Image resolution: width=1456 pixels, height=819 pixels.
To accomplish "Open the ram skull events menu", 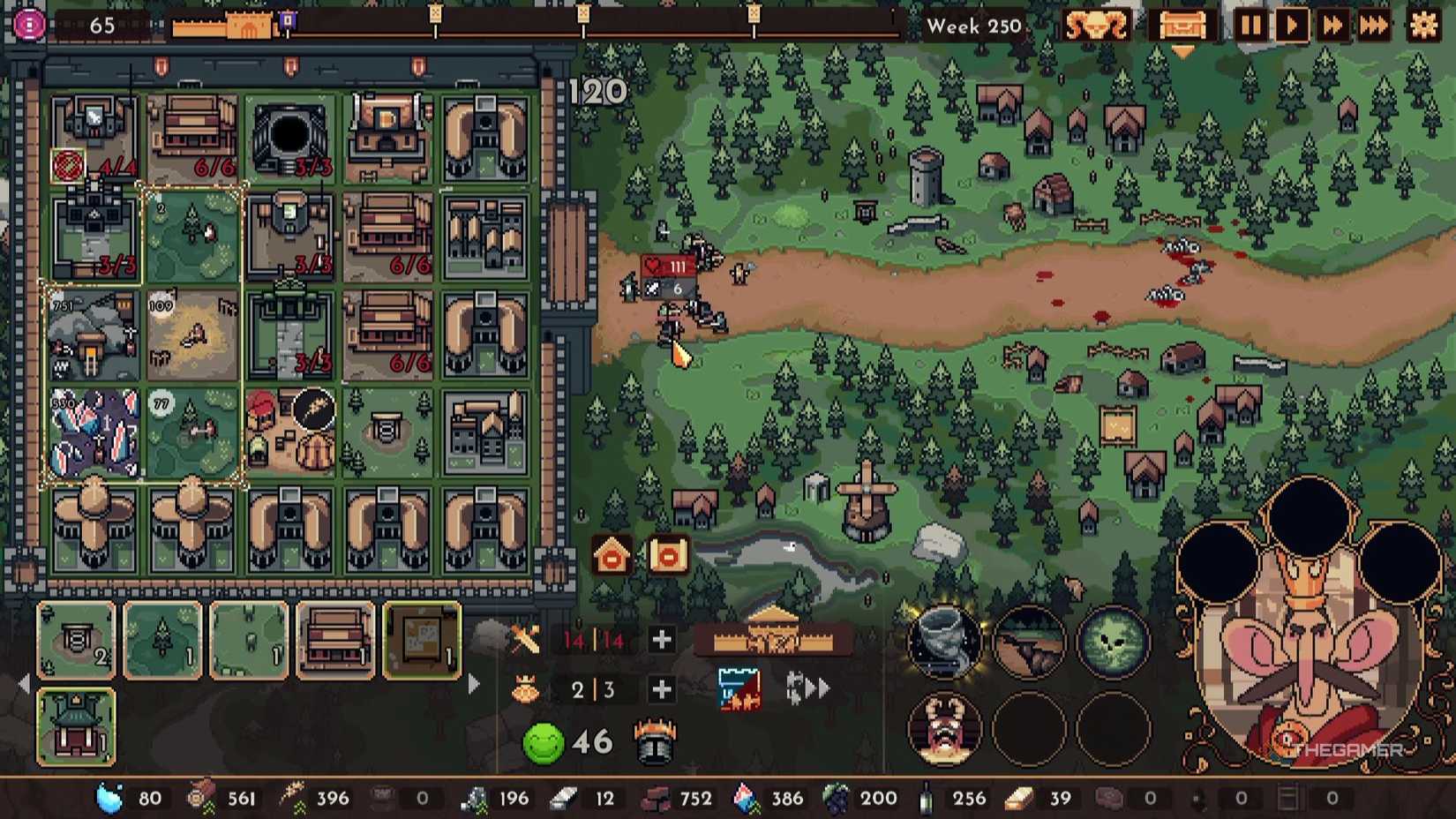I will click(x=1100, y=26).
